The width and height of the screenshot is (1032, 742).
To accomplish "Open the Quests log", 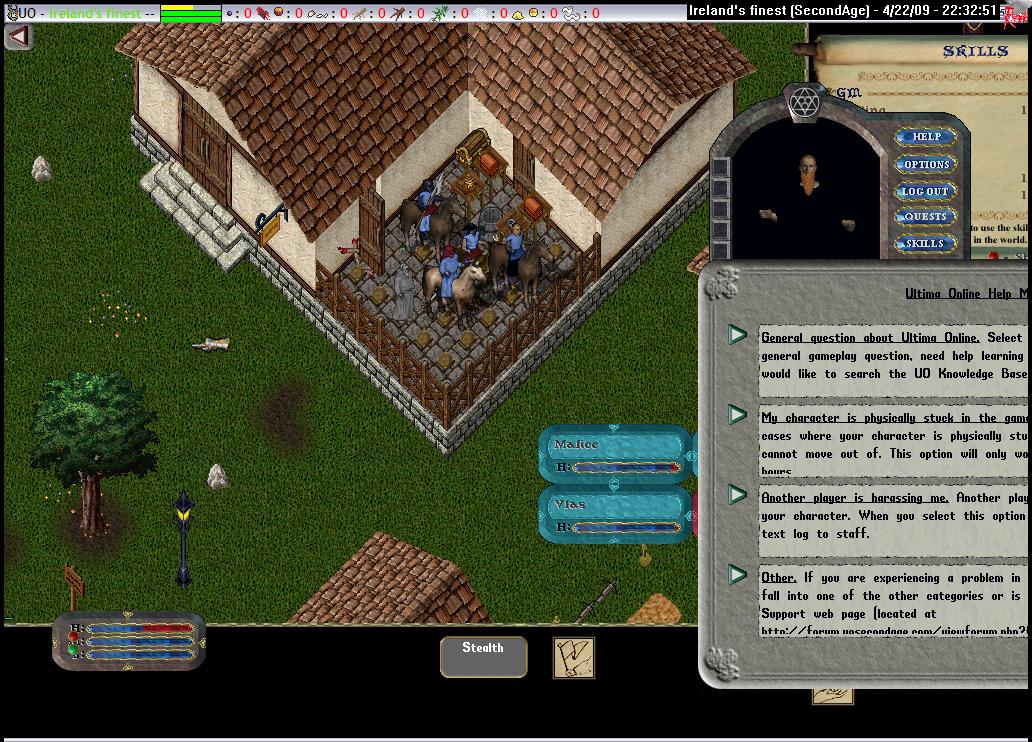I will (x=925, y=217).
